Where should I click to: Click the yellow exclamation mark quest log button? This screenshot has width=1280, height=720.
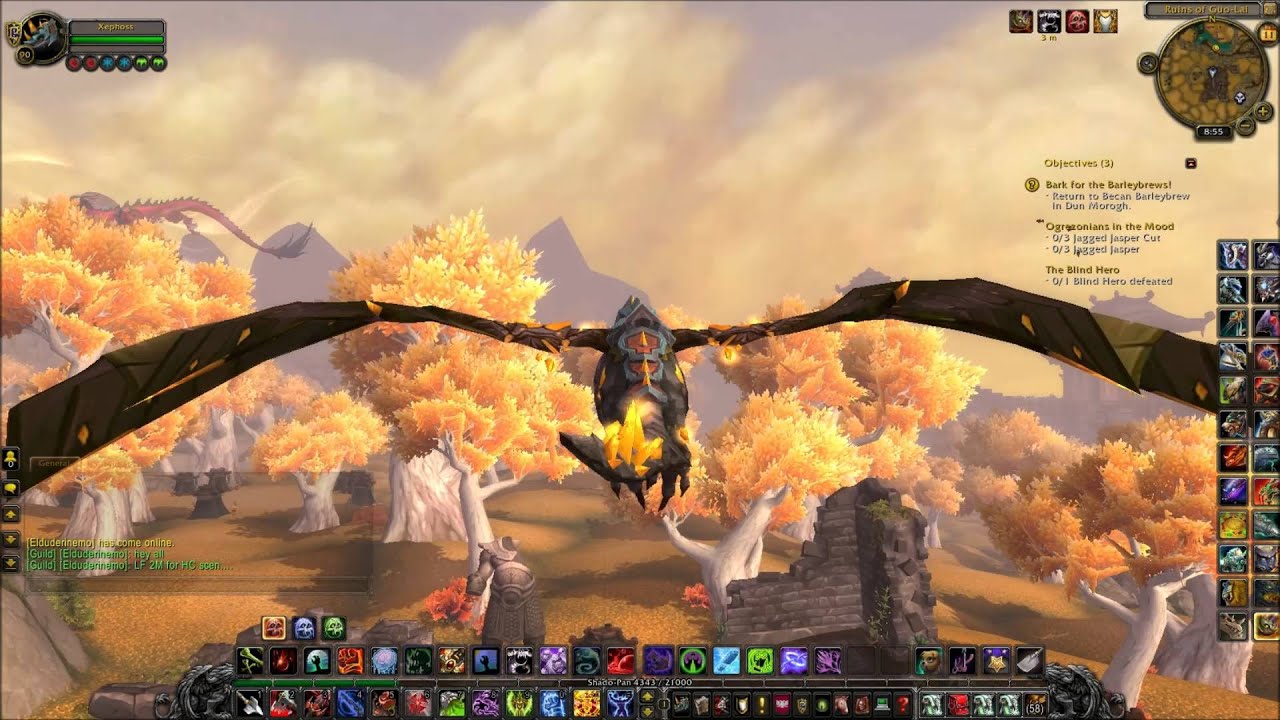(x=761, y=704)
